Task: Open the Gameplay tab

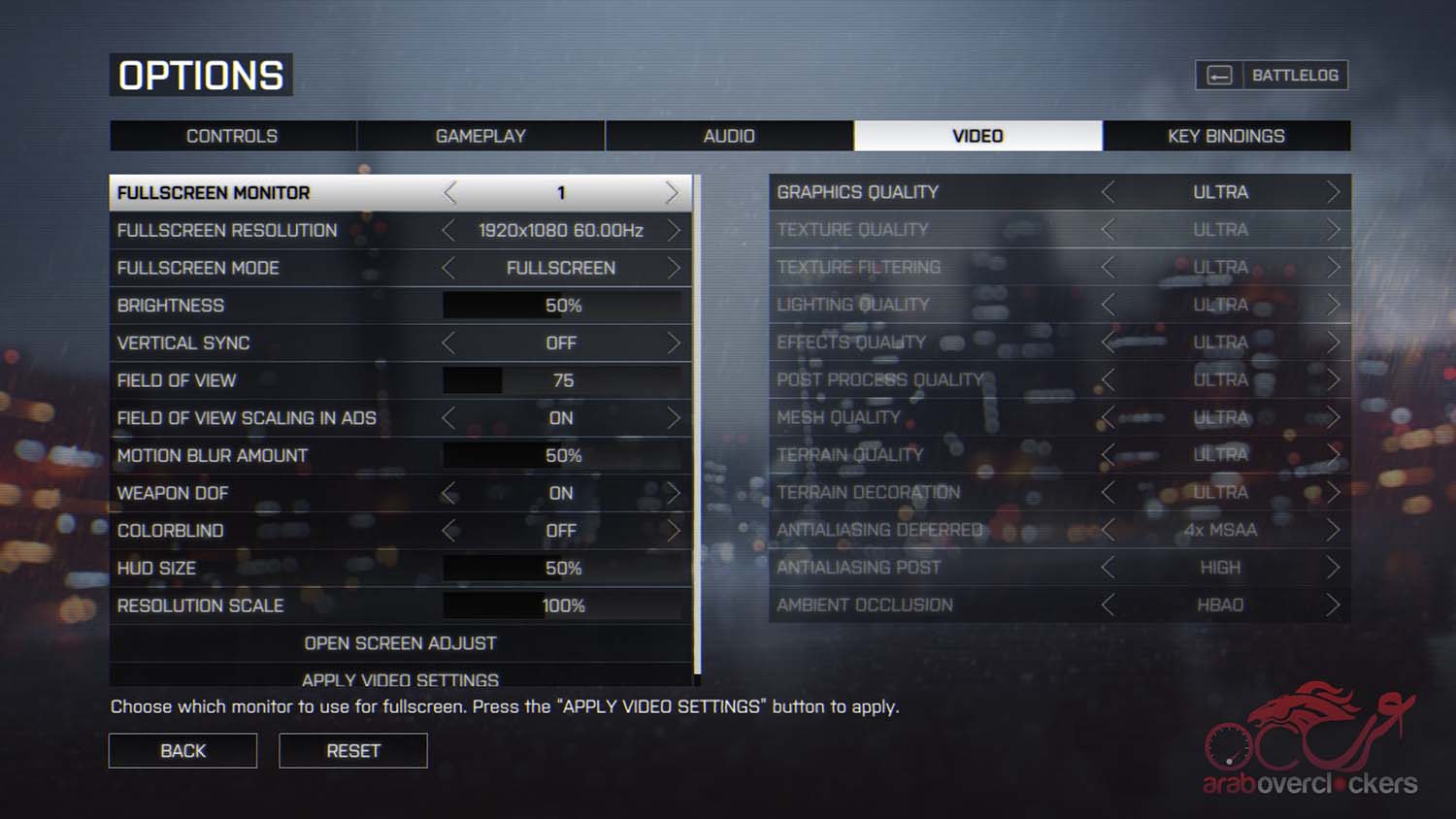Action: [x=480, y=136]
